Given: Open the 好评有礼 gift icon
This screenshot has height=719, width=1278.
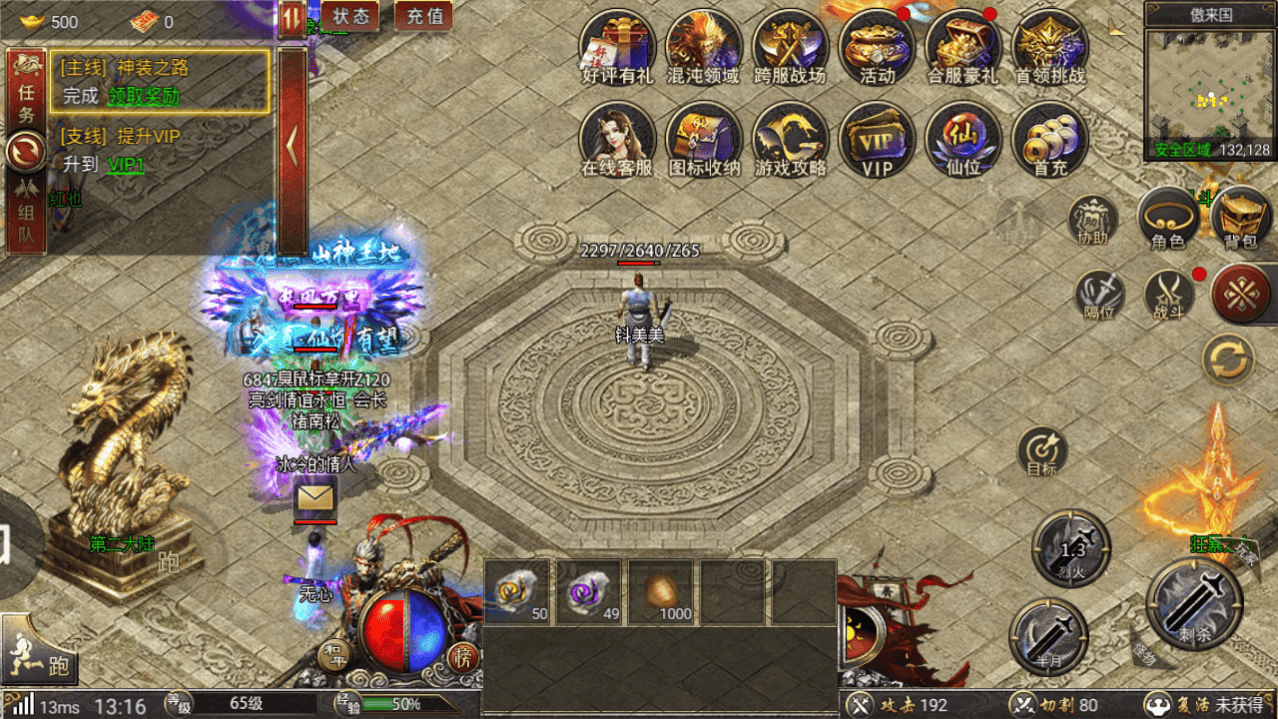Looking at the screenshot, I should pyautogui.click(x=617, y=47).
